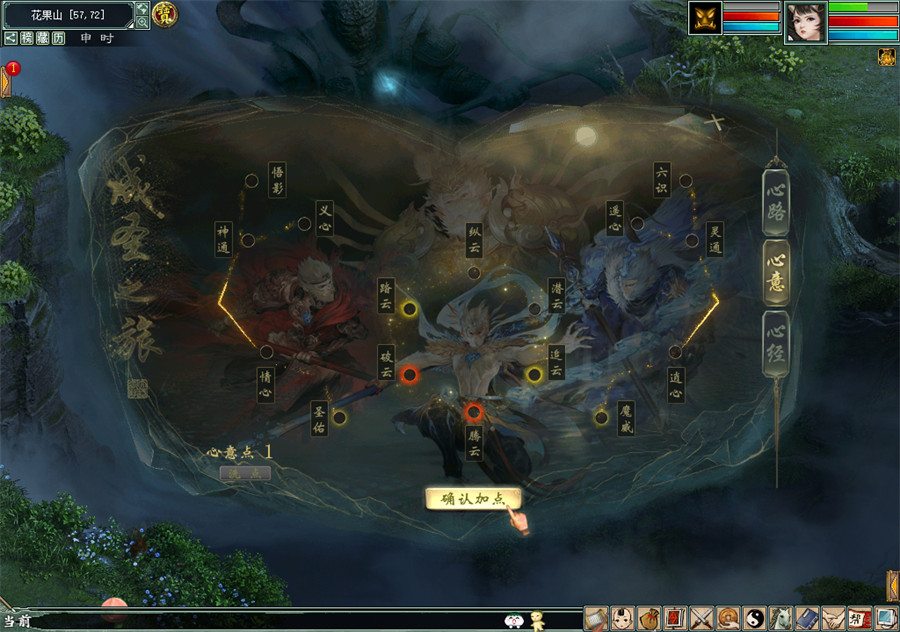Screen dimensions: 900x632
Task: Select the 破云 skill node
Action: 409,375
